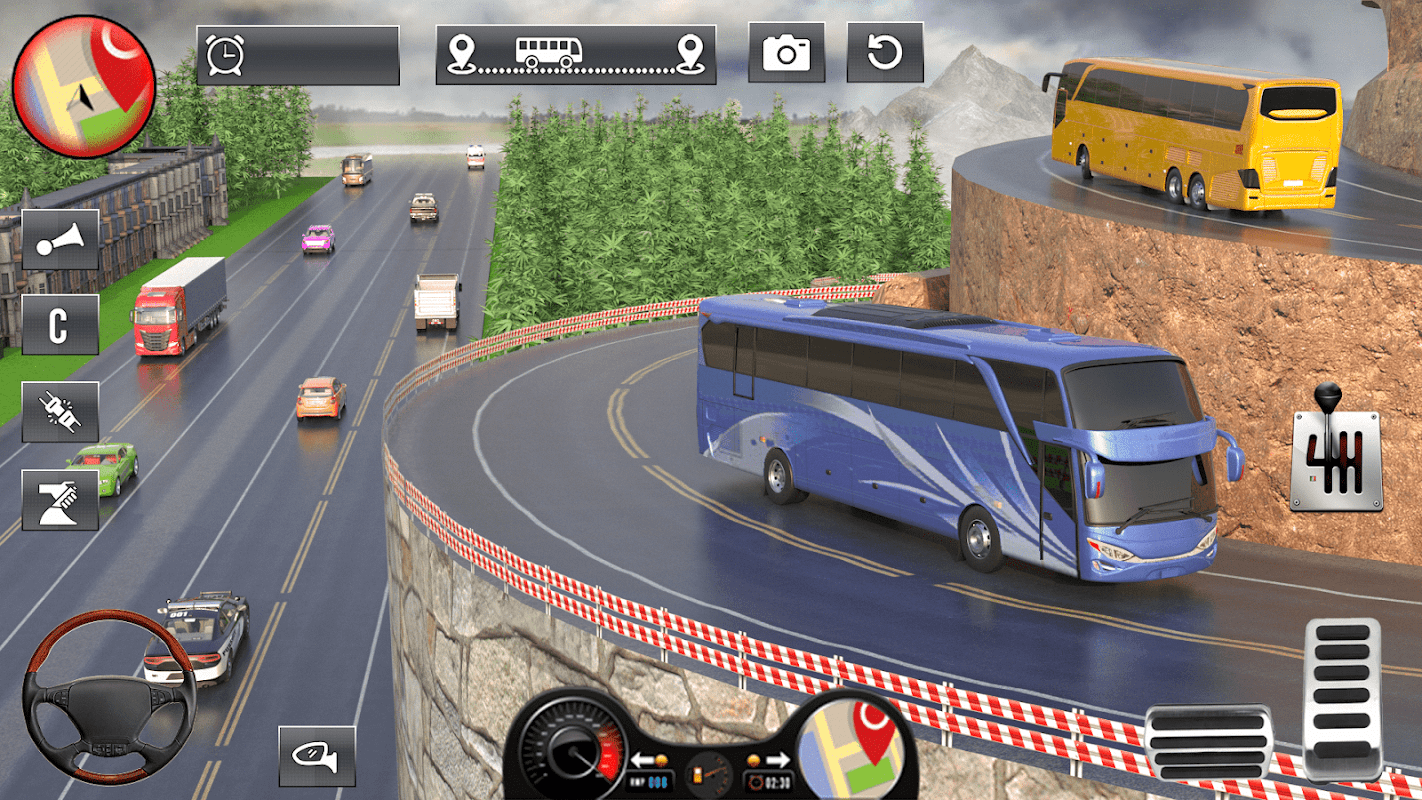Switch camera view with camera button
The image size is (1422, 800).
pos(786,53)
